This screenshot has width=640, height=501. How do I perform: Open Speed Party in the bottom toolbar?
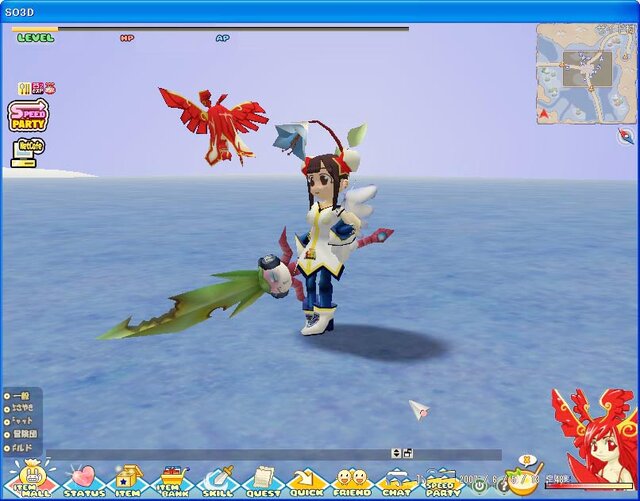(x=442, y=480)
